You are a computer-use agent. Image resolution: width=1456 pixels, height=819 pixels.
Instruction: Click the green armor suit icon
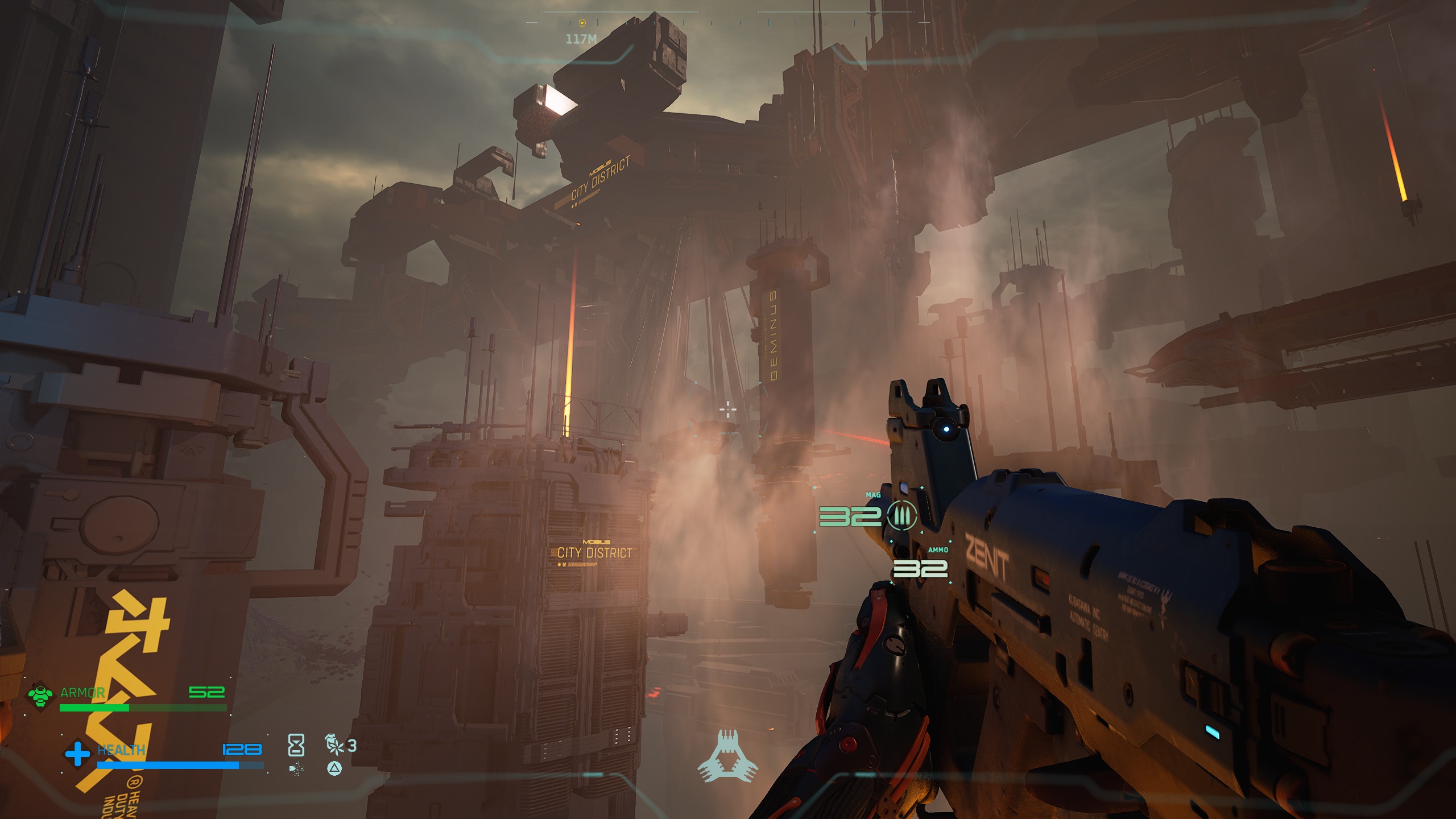coord(40,695)
